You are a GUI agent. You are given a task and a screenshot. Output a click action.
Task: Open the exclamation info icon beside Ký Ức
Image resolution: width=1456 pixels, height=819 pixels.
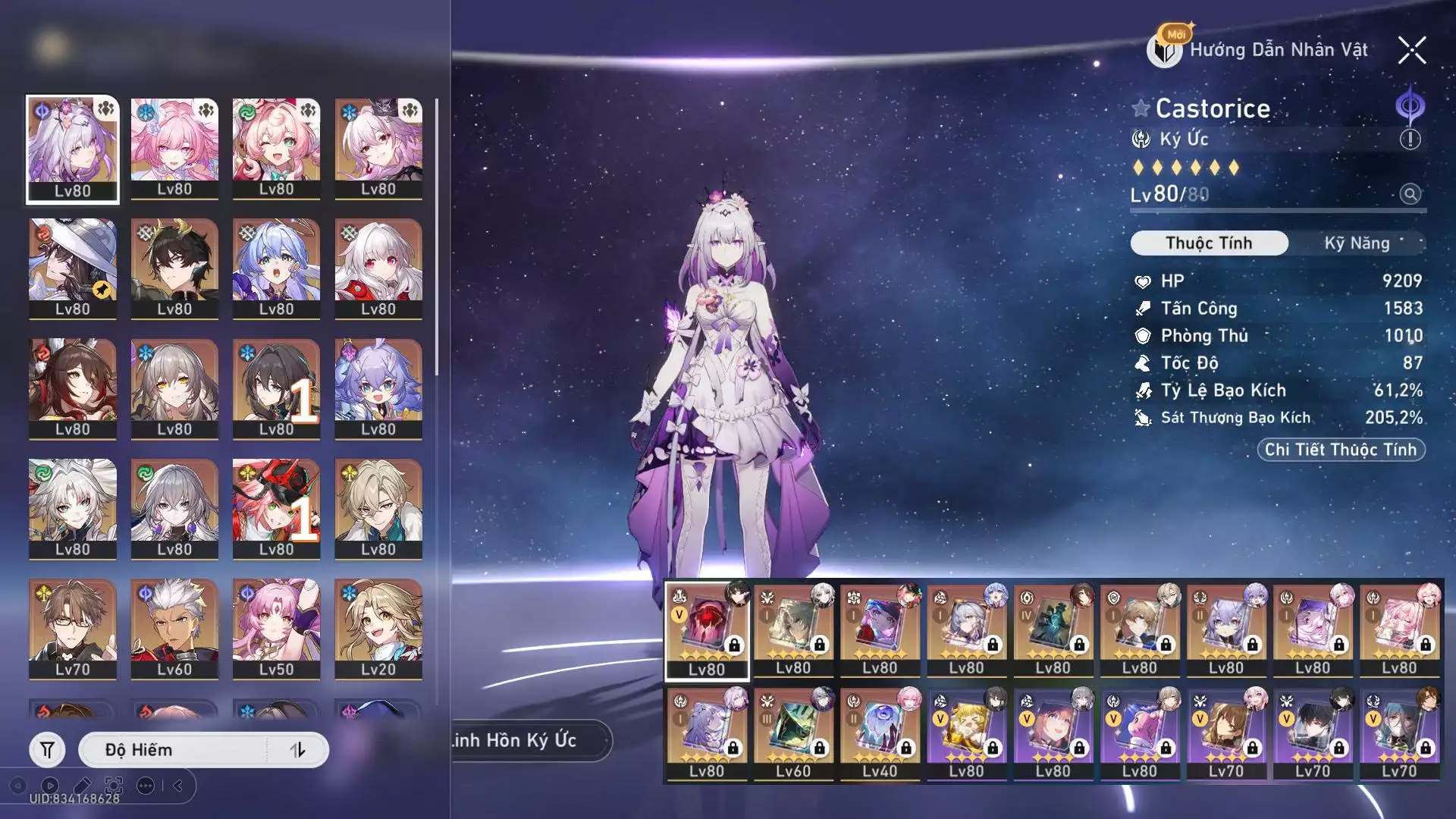[x=1410, y=140]
